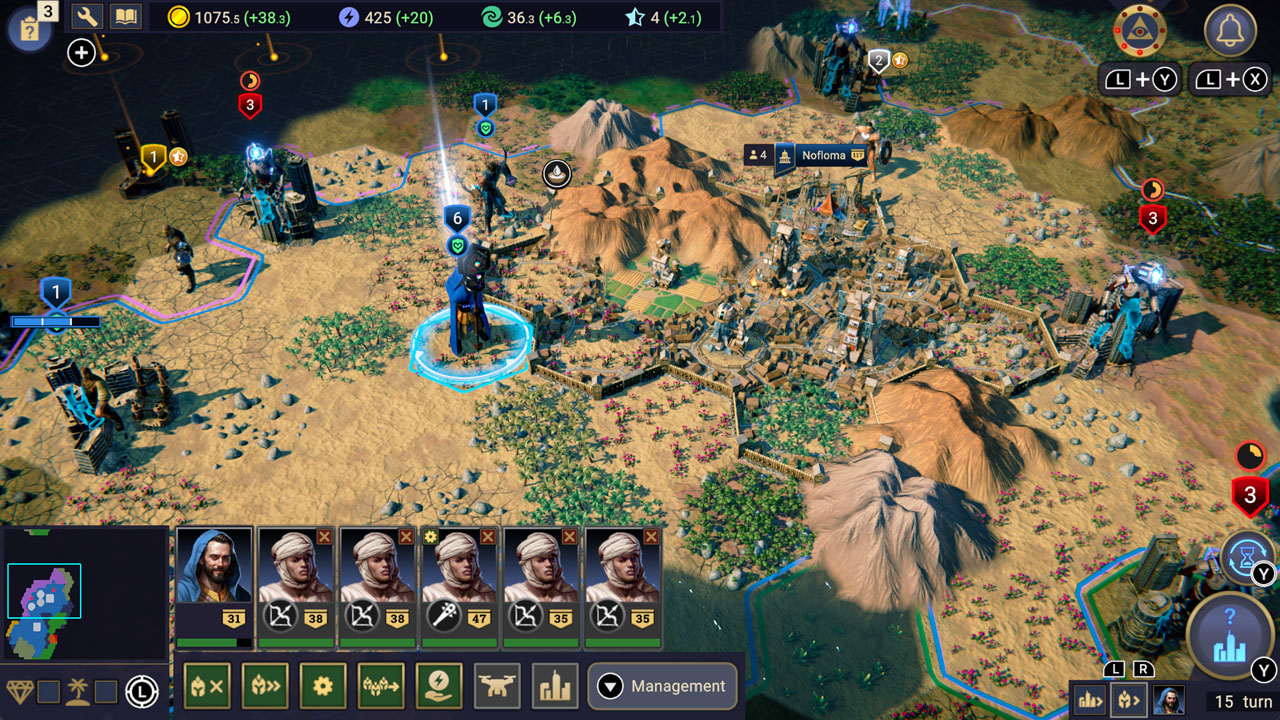Open the eye-in-triangle emblem button
Viewport: 1280px width, 720px height.
1140,33
